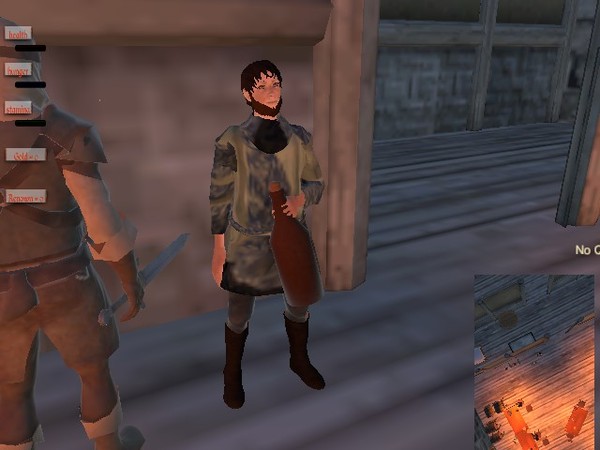
Task: Open the "No Q…" quest tracker text
Action: tap(587, 250)
